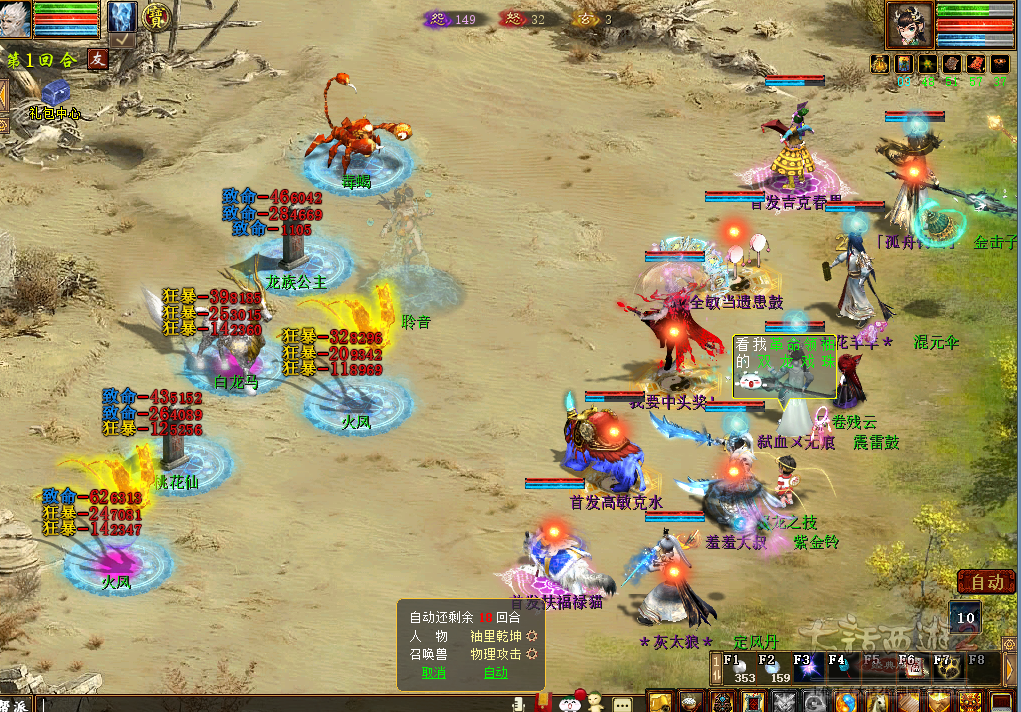Screen dimensions: 1021x712
Task: Click the white-haired player portrait
Action: point(16,19)
